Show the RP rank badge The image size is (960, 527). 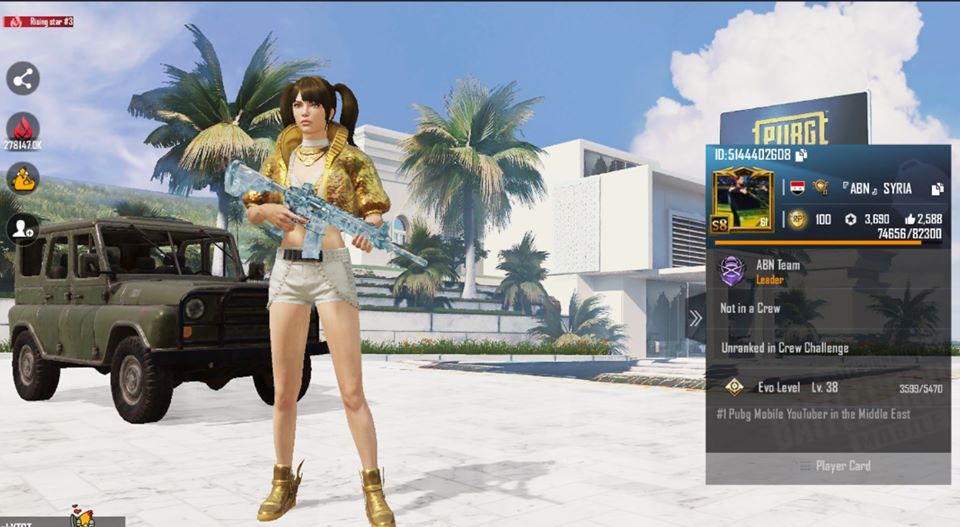[797, 219]
